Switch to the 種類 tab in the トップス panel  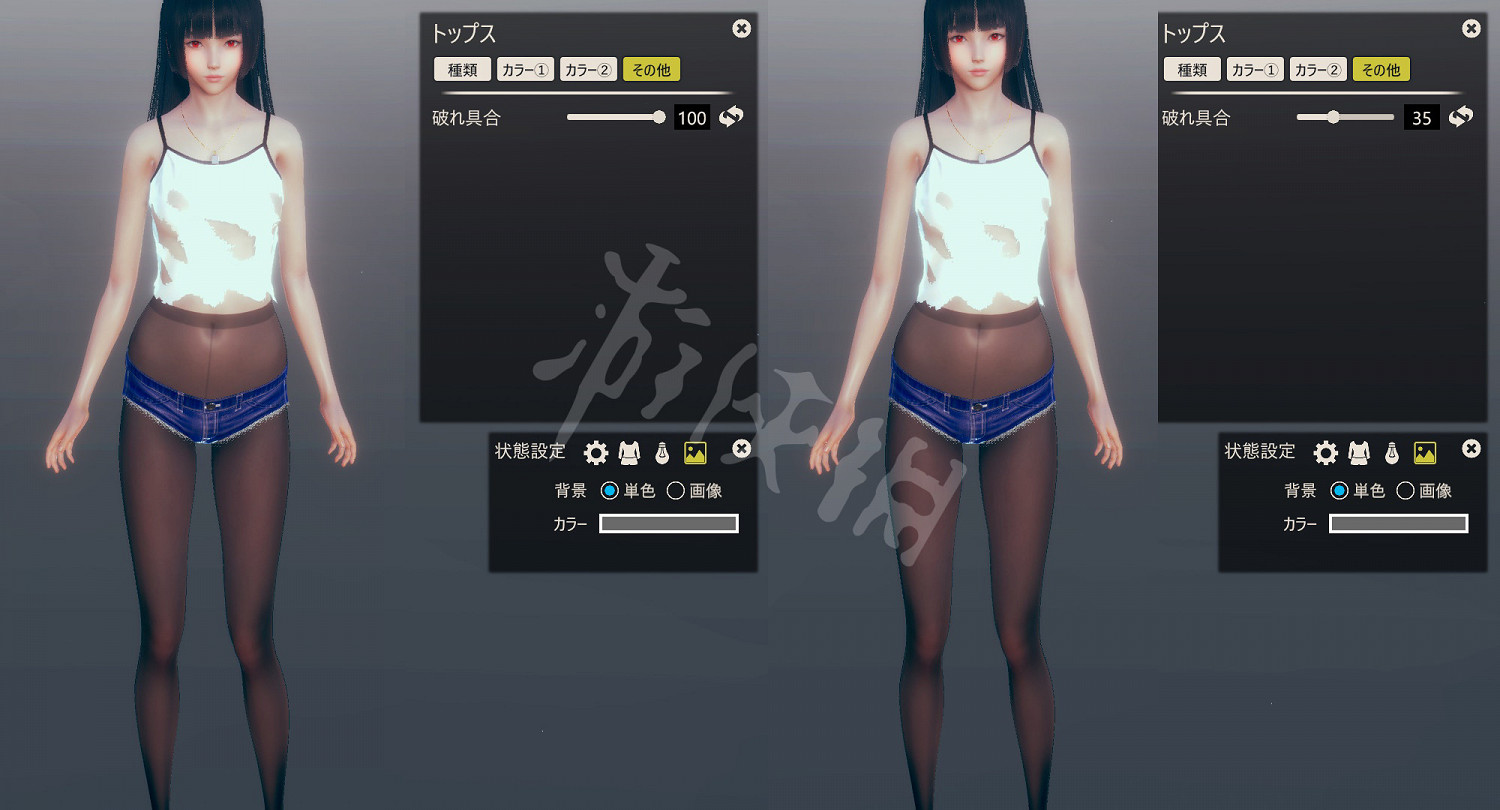point(461,69)
